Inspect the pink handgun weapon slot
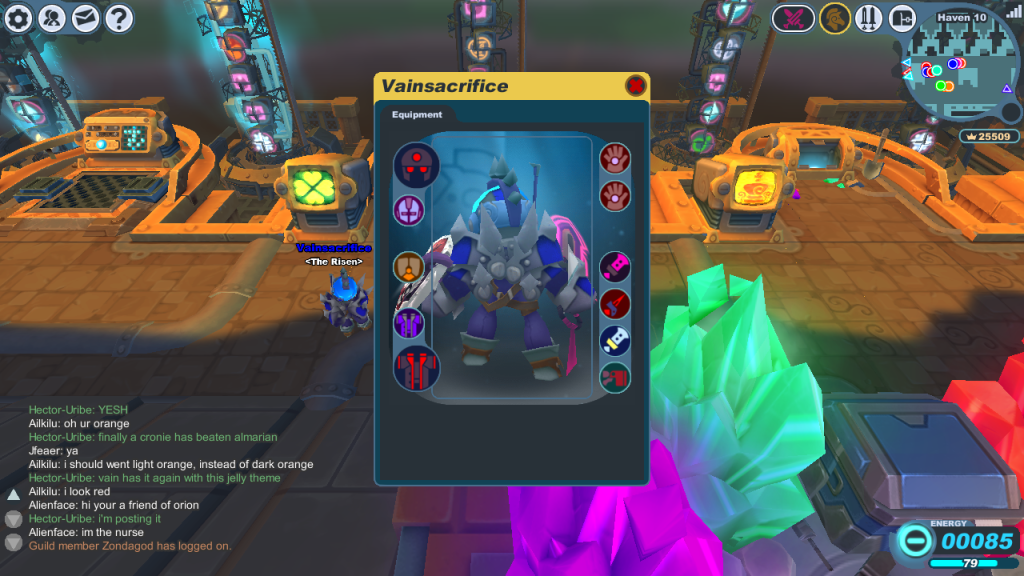This screenshot has width=1024, height=576. coord(615,267)
